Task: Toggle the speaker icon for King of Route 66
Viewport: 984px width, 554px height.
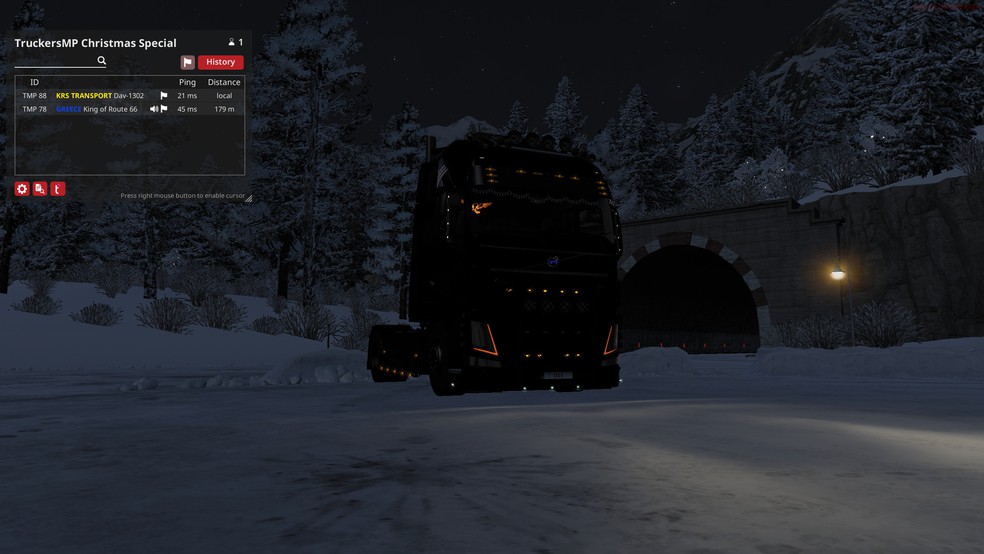Action: (154, 109)
